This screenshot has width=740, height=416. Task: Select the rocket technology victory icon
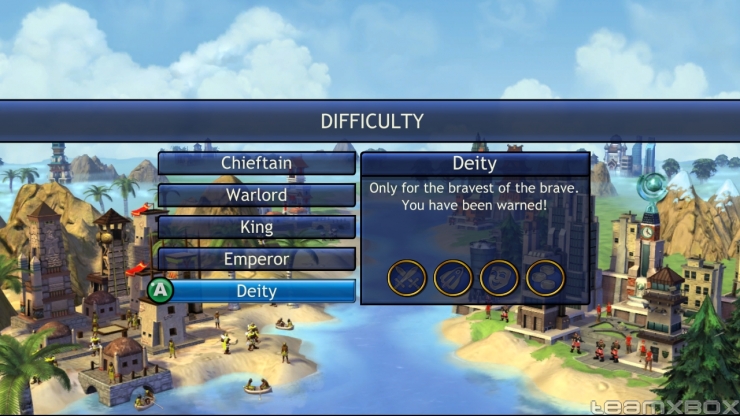453,278
